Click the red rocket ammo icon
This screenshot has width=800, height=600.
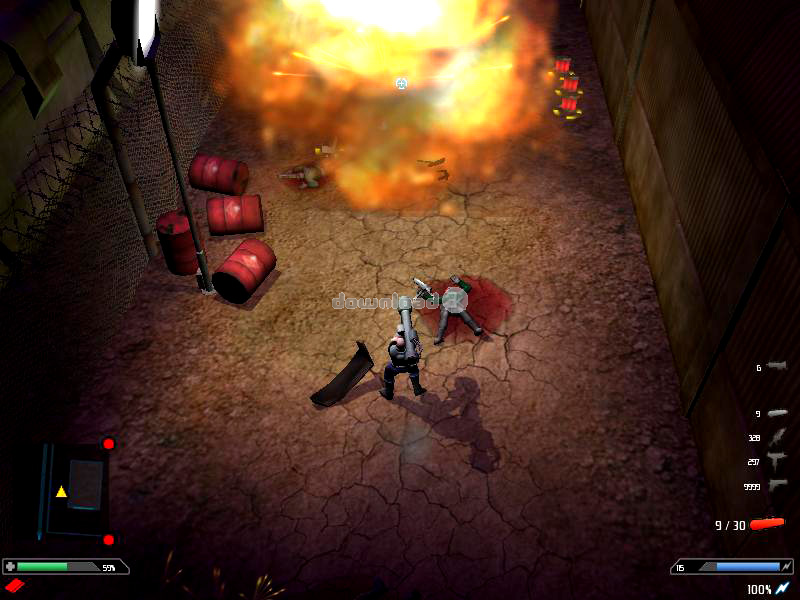[768, 523]
